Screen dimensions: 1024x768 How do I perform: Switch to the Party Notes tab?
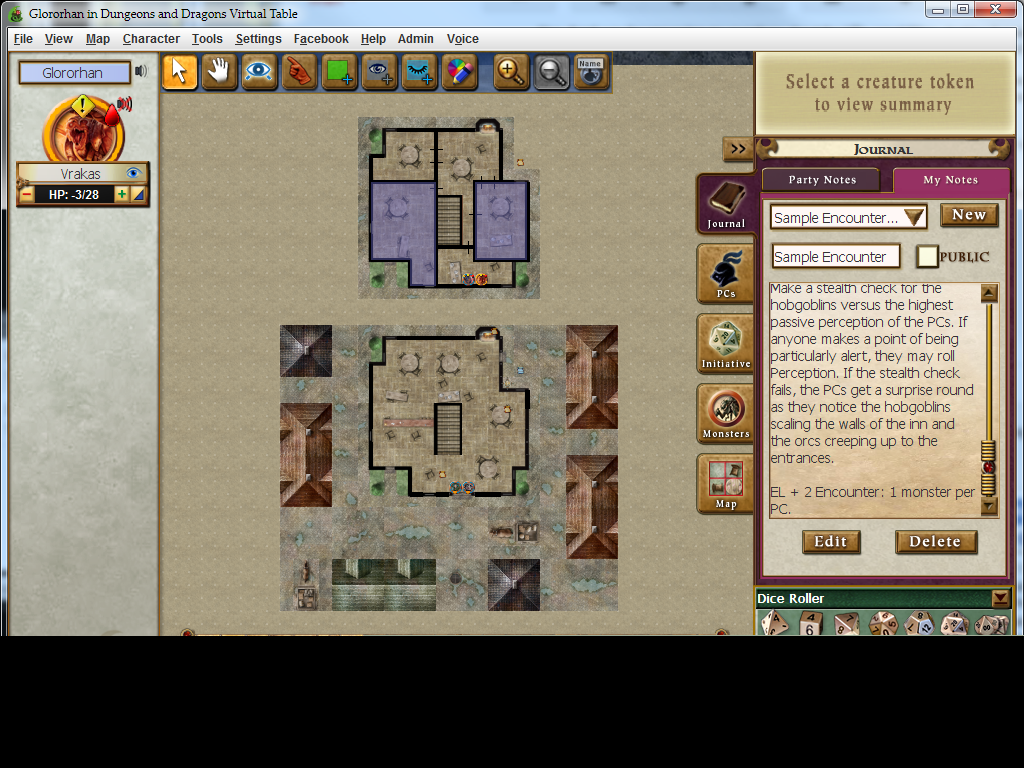click(x=822, y=180)
